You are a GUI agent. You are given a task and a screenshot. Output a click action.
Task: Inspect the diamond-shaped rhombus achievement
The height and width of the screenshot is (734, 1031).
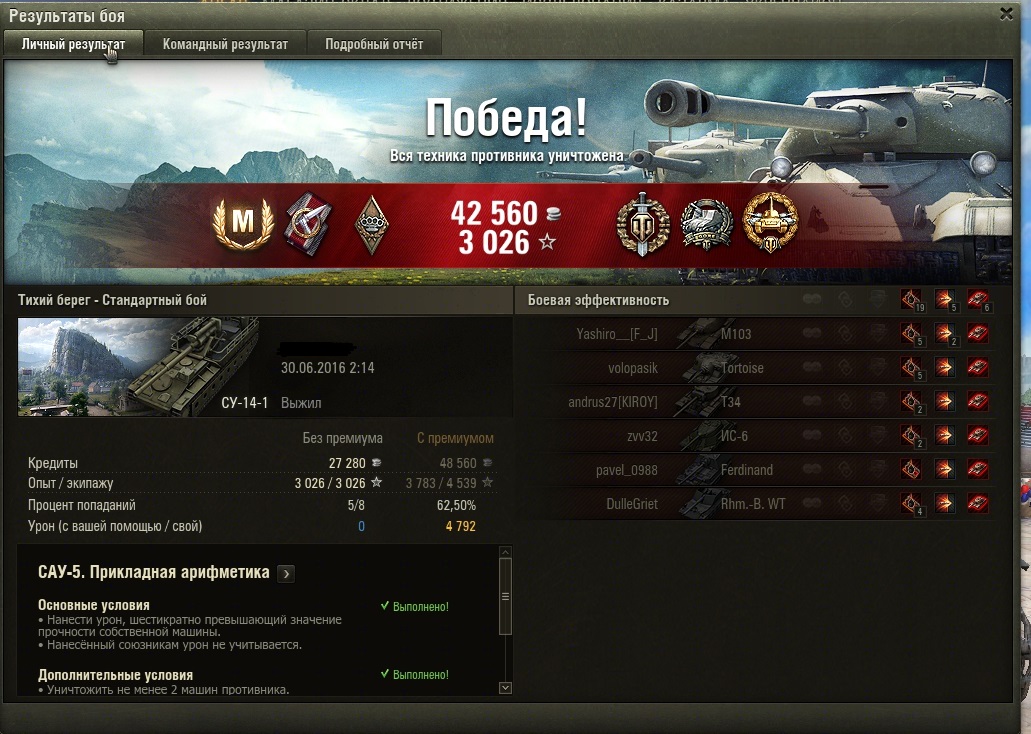[371, 226]
